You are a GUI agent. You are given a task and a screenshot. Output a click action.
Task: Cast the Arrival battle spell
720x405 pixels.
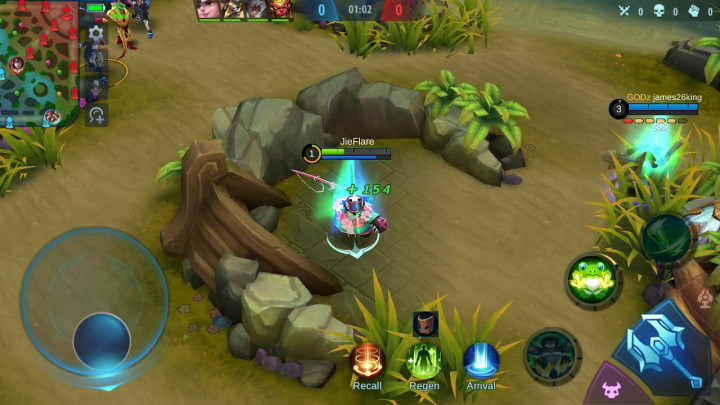pos(481,360)
